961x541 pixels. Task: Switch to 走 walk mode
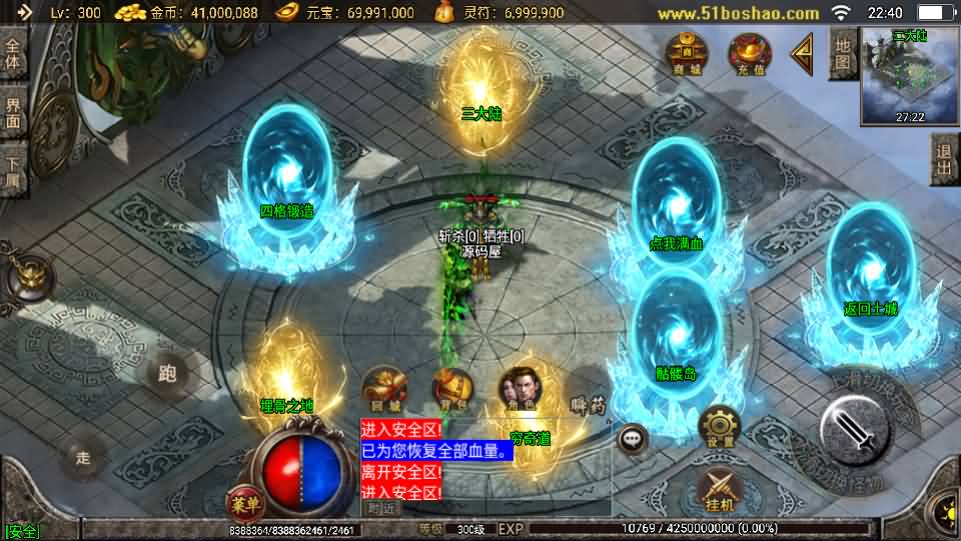(84, 457)
